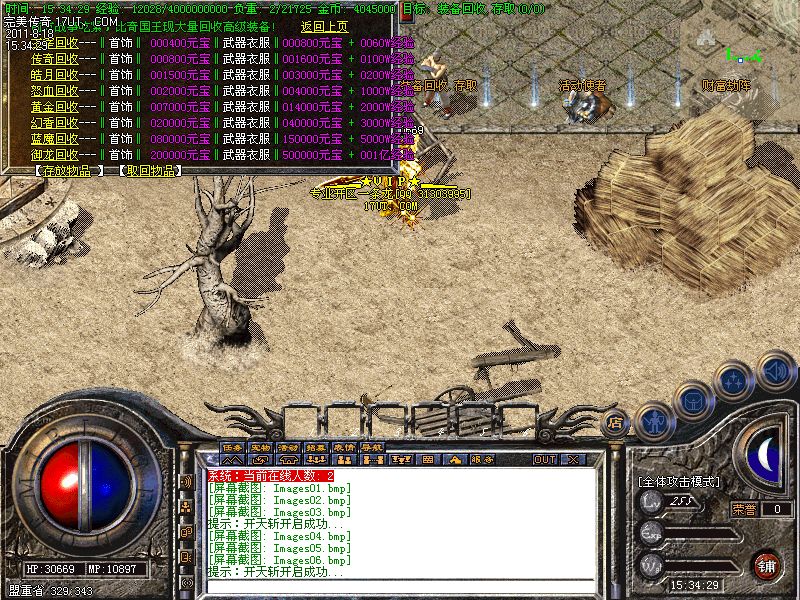Close the chat panel with the X button
This screenshot has height=600, width=800.
[573, 460]
